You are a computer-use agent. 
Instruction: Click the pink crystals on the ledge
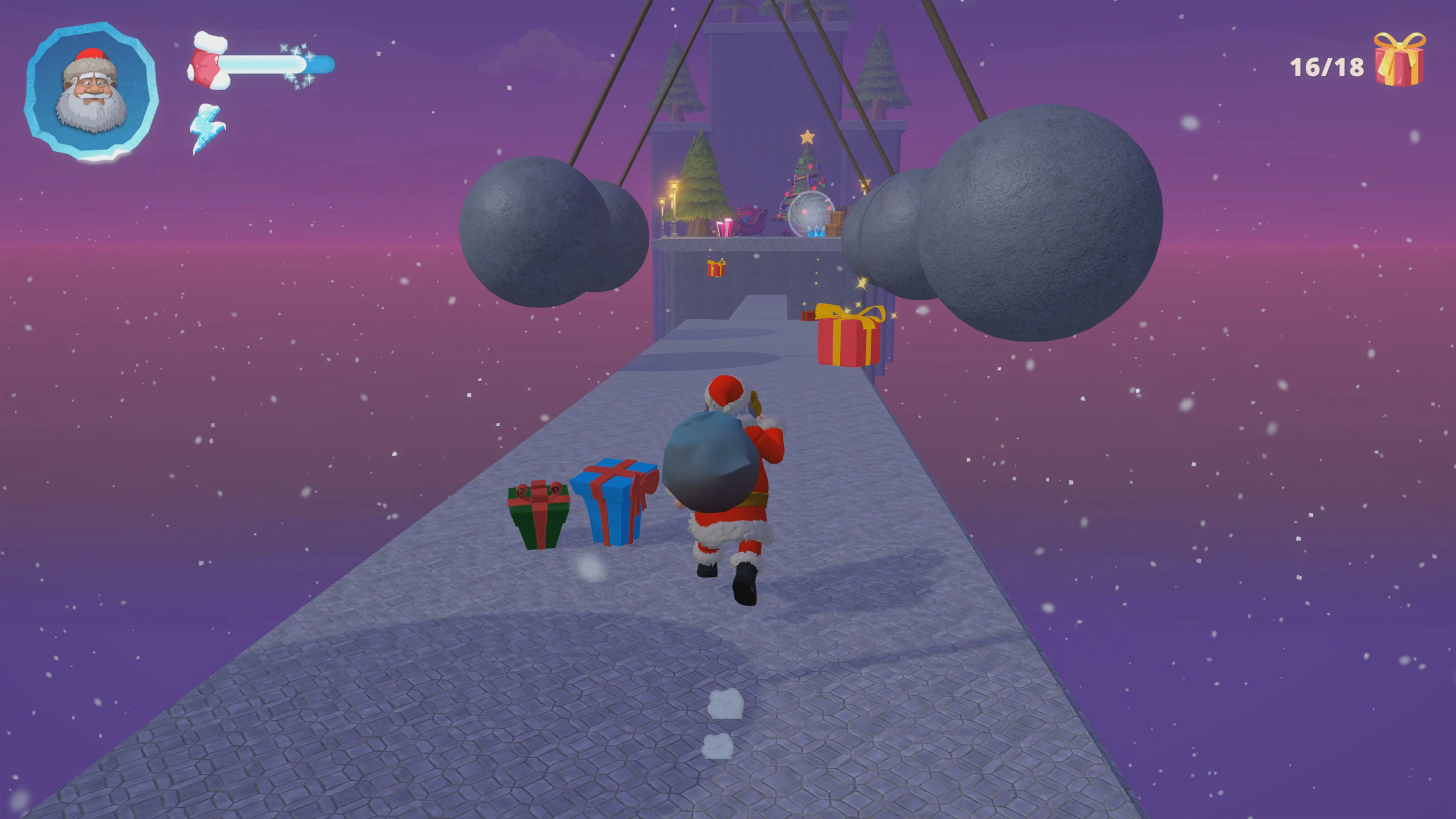725,226
